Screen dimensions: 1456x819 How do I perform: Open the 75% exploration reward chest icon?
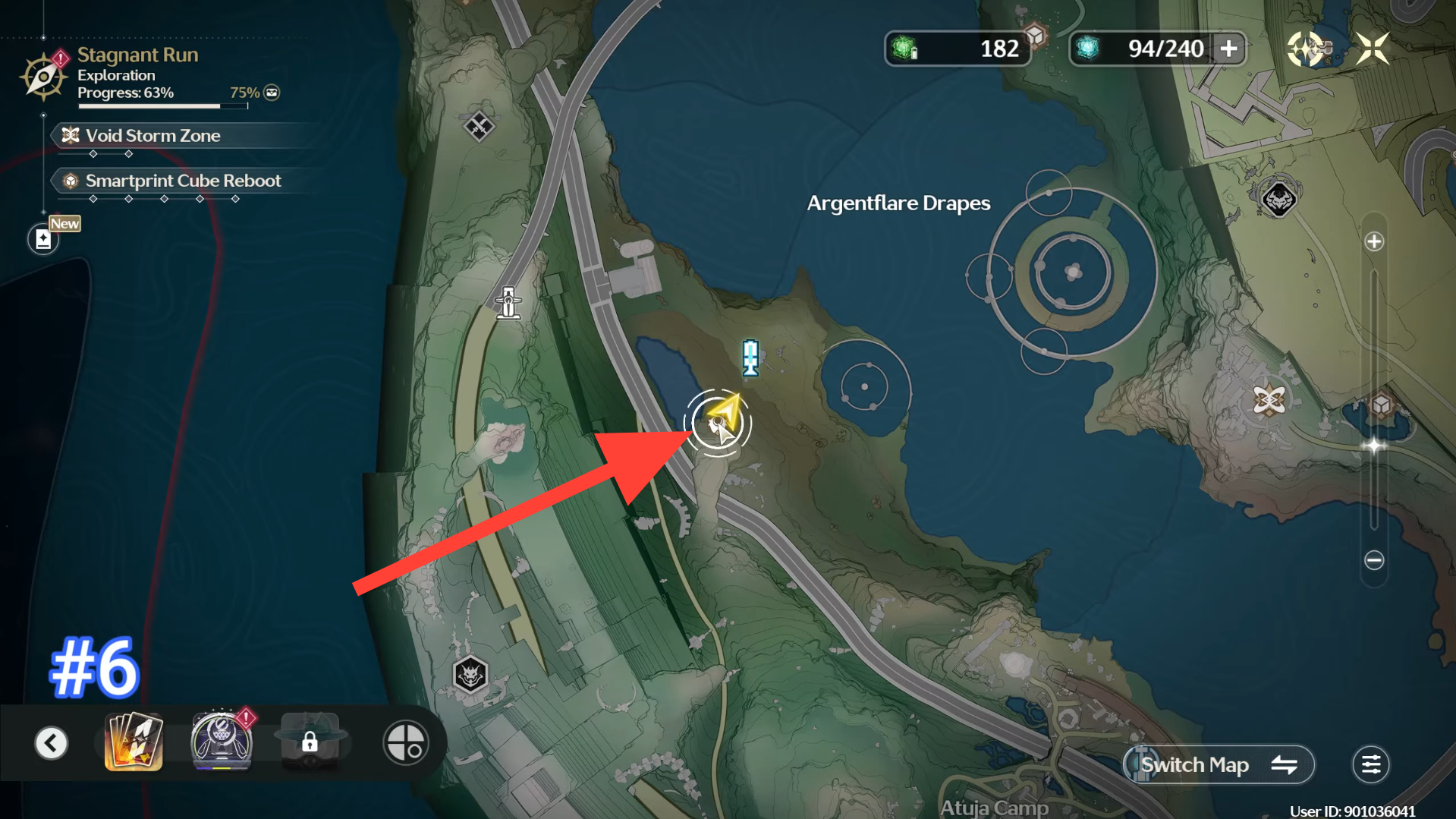[x=272, y=93]
